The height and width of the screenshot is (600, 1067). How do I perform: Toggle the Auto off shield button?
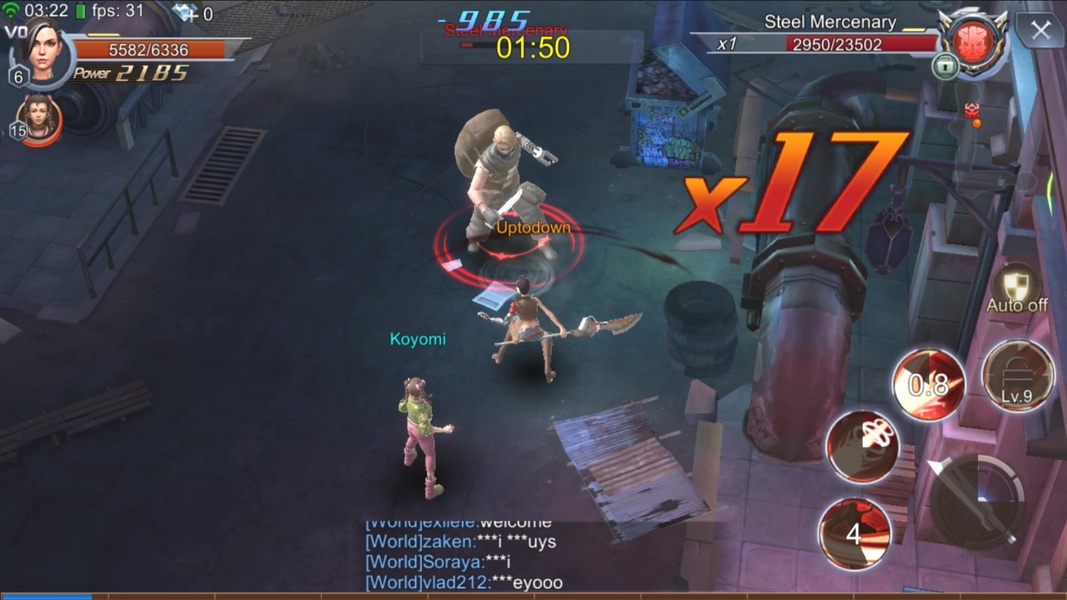point(1016,289)
